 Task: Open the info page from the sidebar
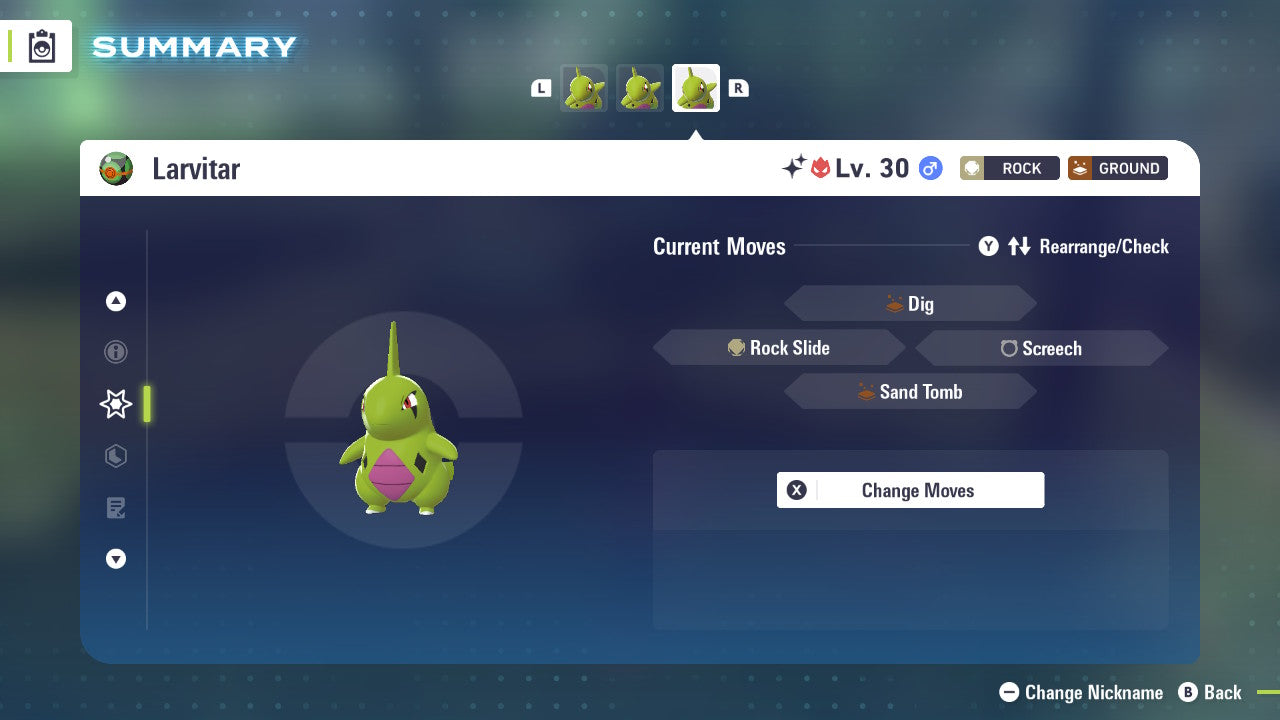[x=116, y=352]
